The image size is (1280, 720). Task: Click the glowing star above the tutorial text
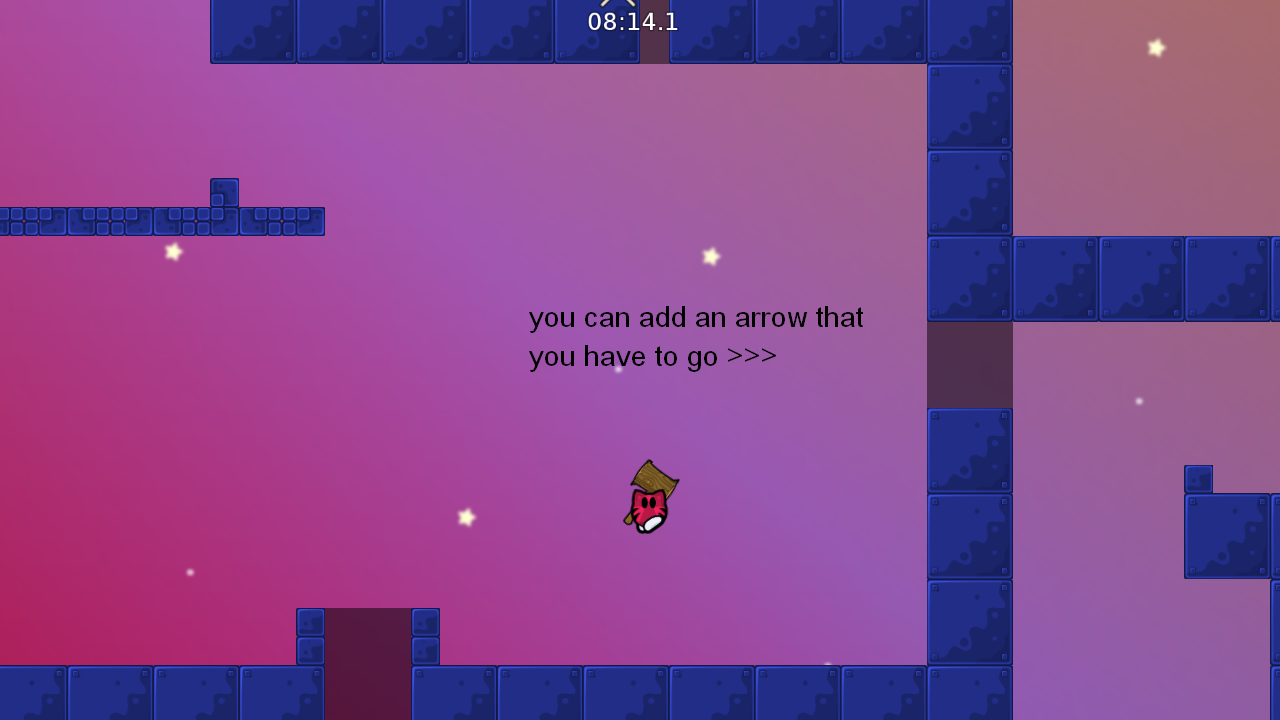click(711, 257)
